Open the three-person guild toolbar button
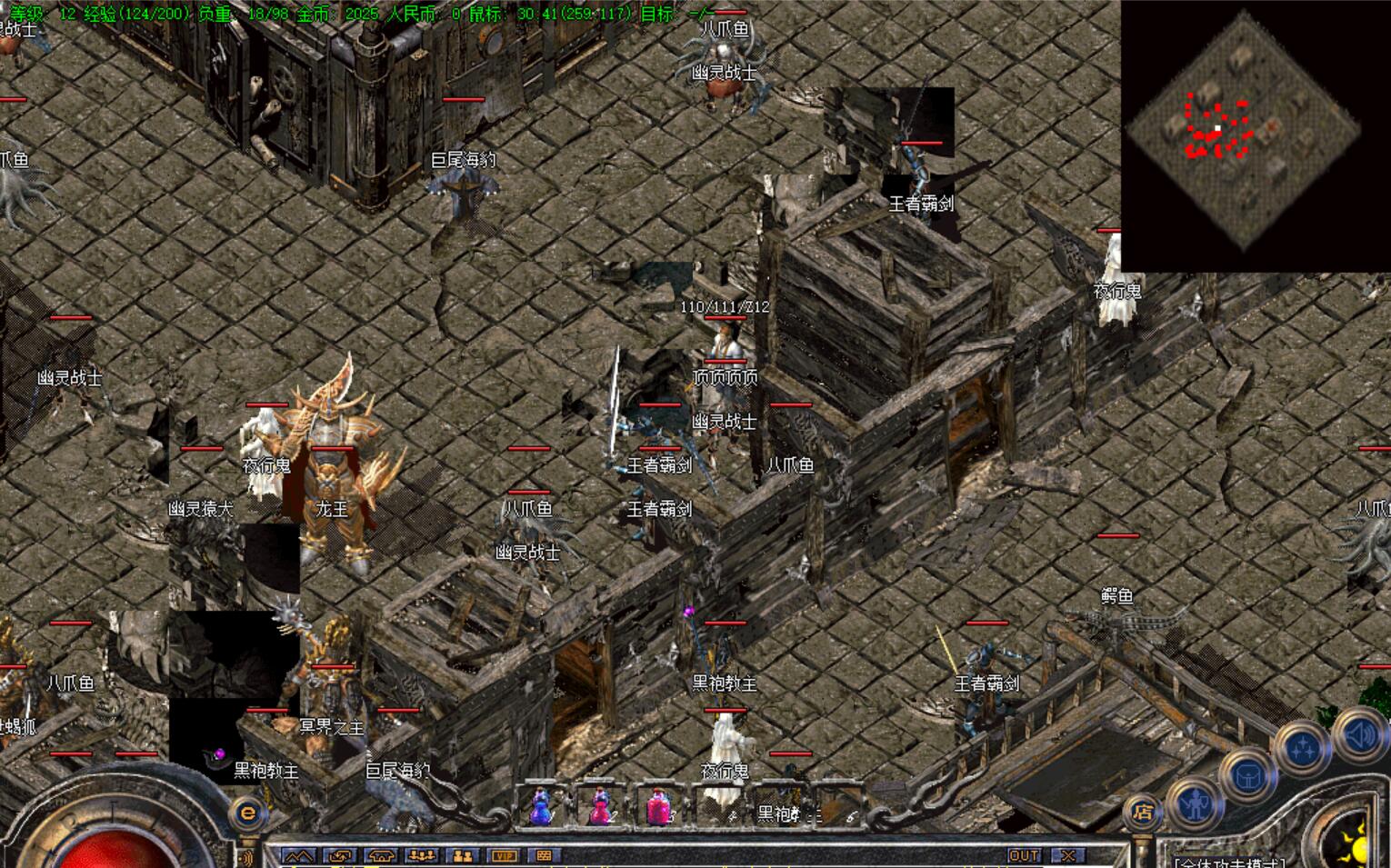Viewport: 1391px width, 868px height. [x=422, y=855]
